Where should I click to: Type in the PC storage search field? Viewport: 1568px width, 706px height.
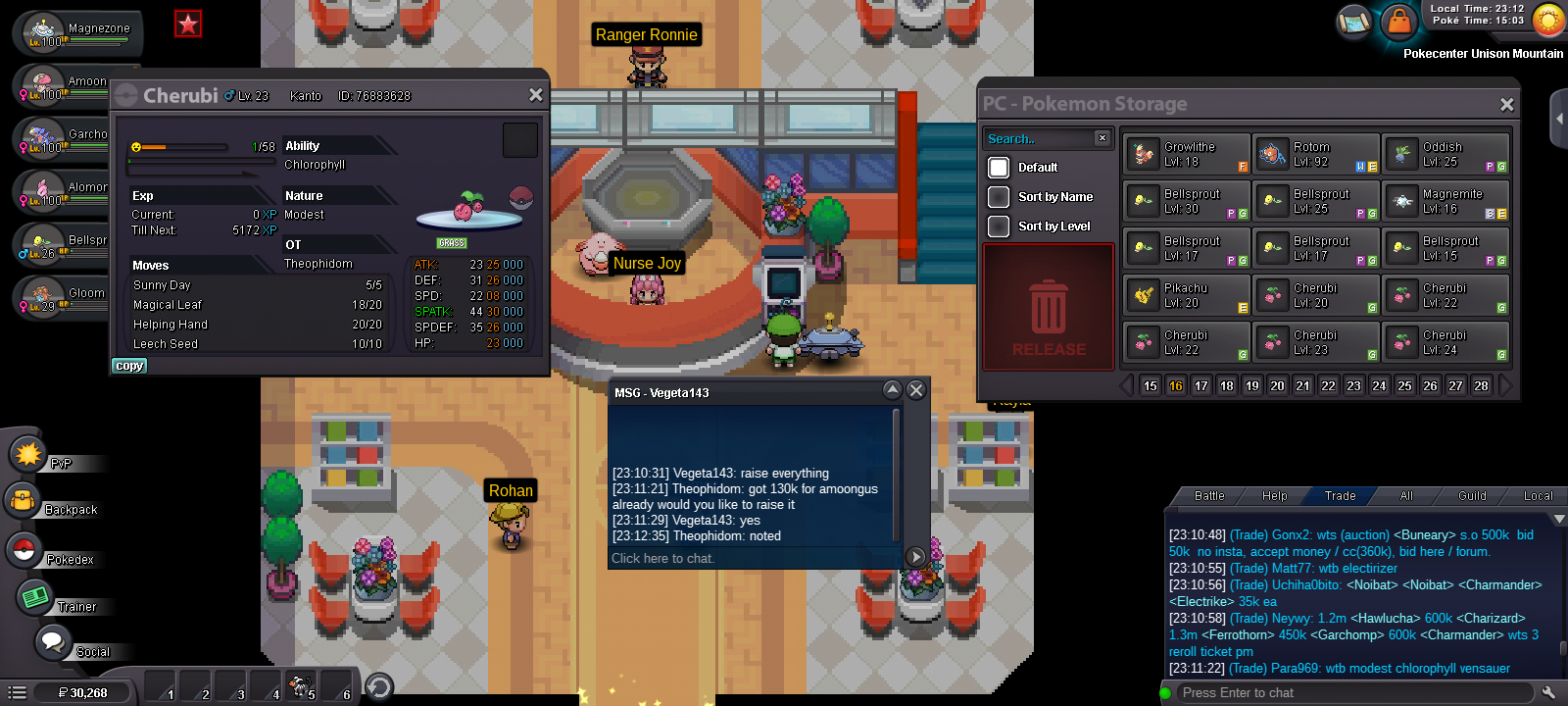point(1039,139)
